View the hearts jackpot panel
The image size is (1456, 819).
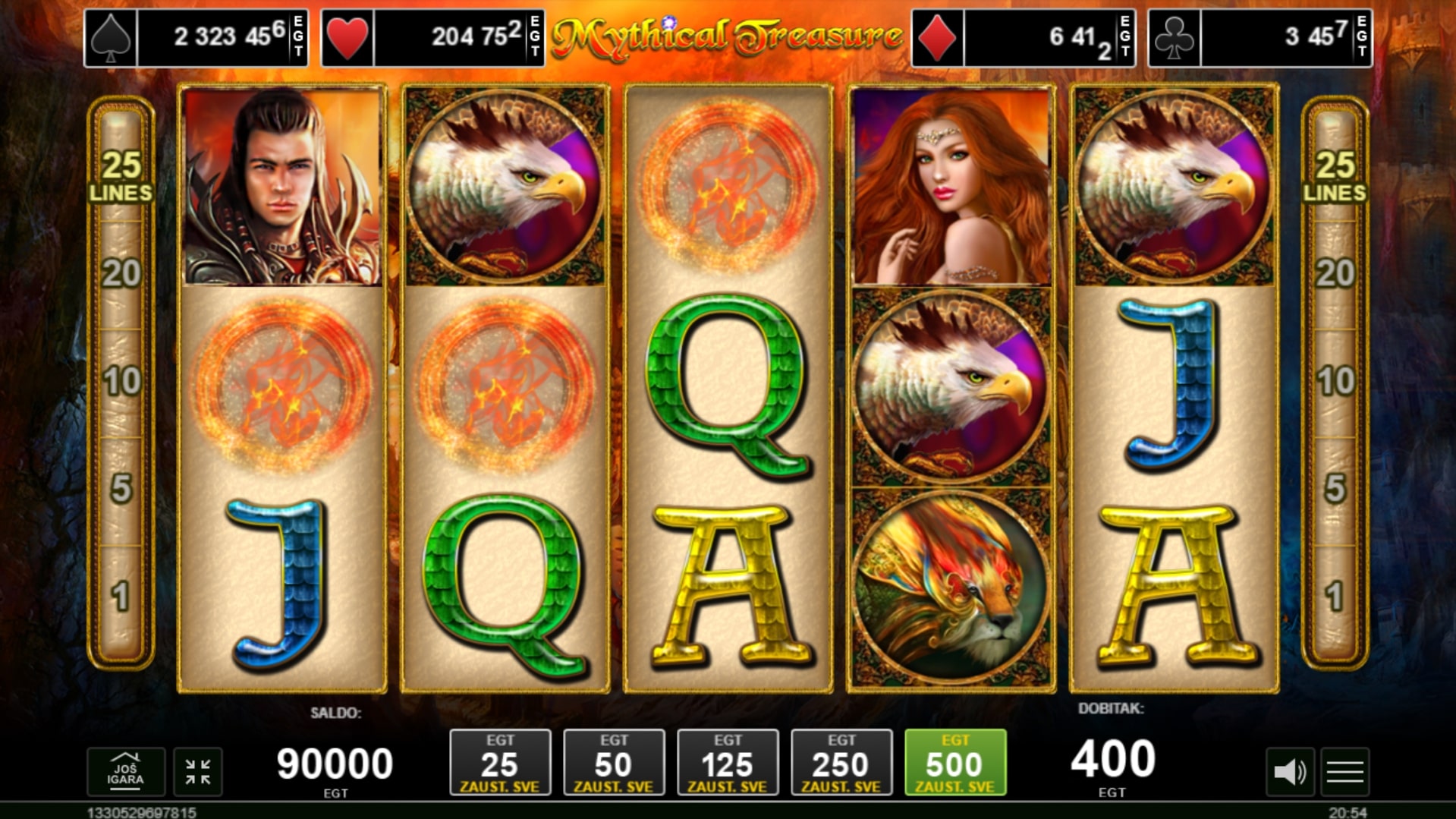click(x=432, y=37)
